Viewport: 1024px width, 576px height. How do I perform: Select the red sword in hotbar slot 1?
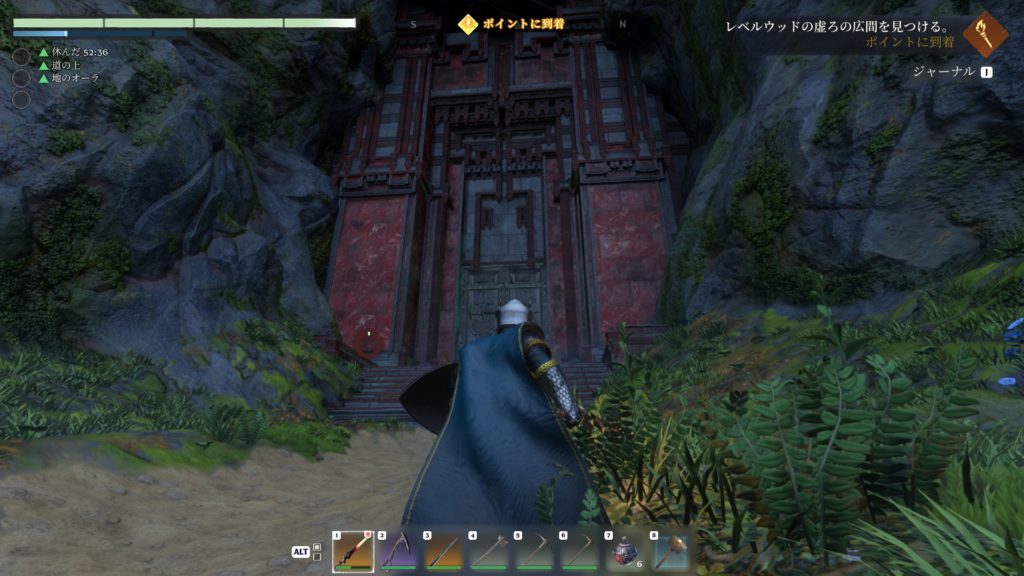[353, 550]
